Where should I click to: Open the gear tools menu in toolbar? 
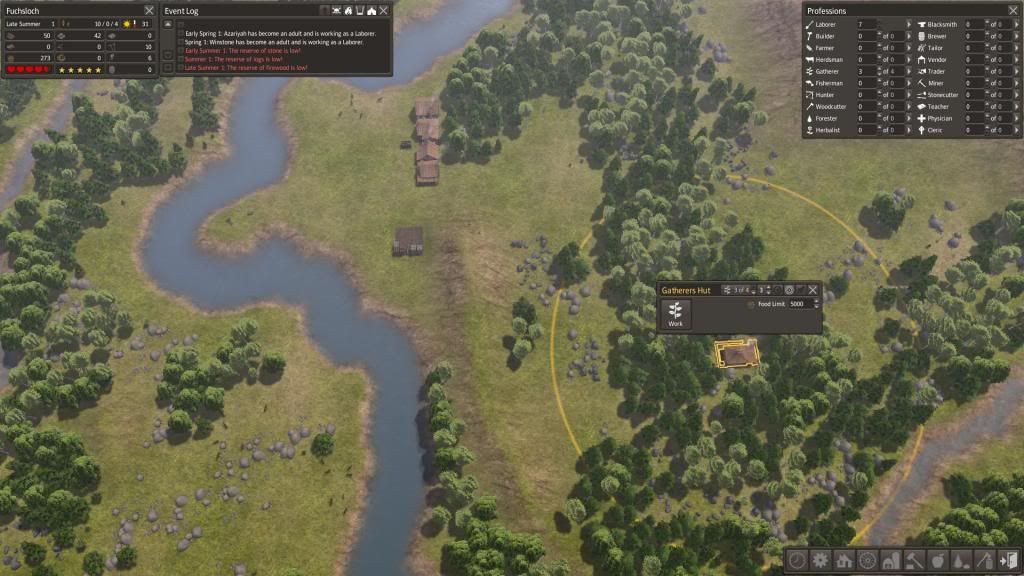tap(820, 561)
